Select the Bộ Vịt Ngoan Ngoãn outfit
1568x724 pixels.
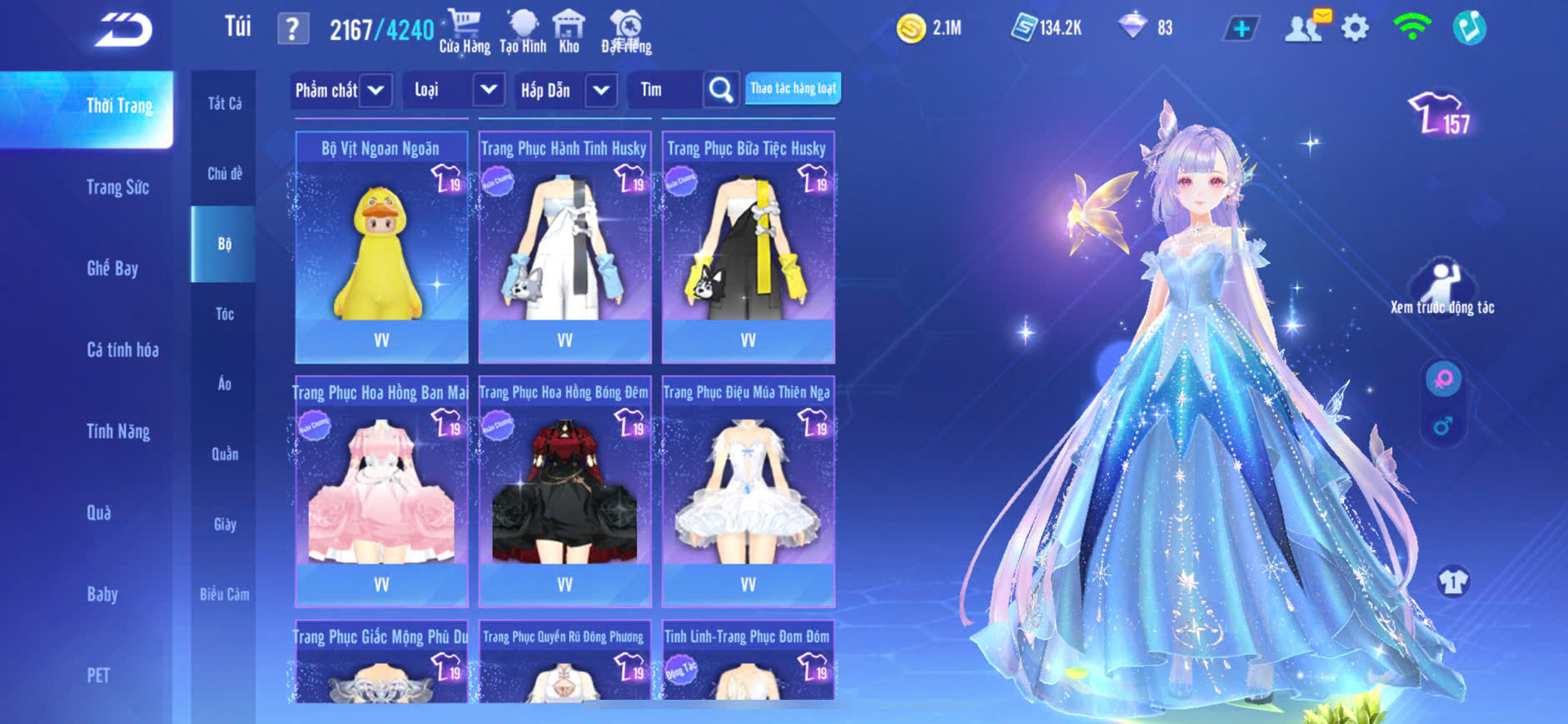click(x=381, y=246)
